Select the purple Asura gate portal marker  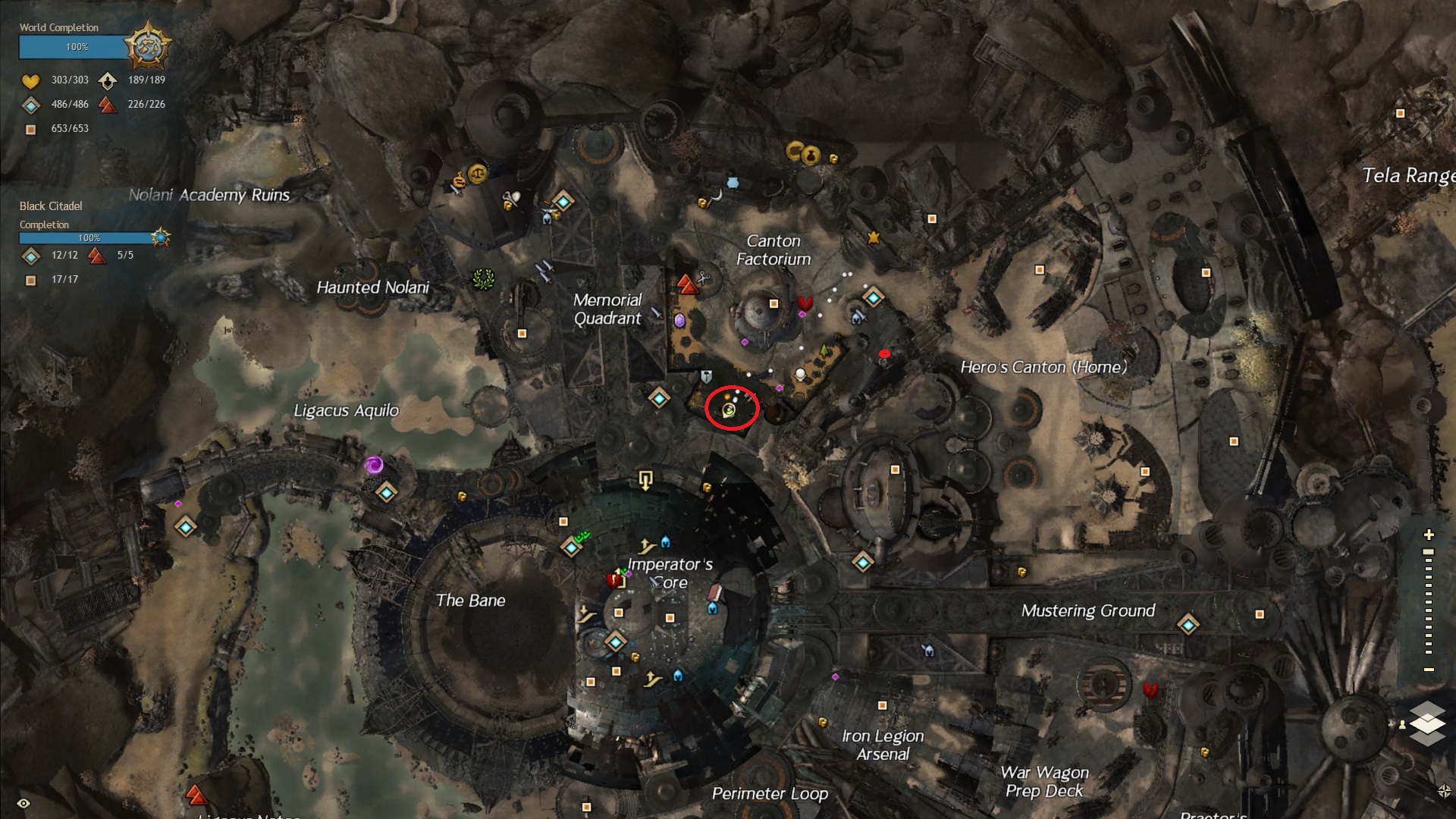pyautogui.click(x=373, y=465)
